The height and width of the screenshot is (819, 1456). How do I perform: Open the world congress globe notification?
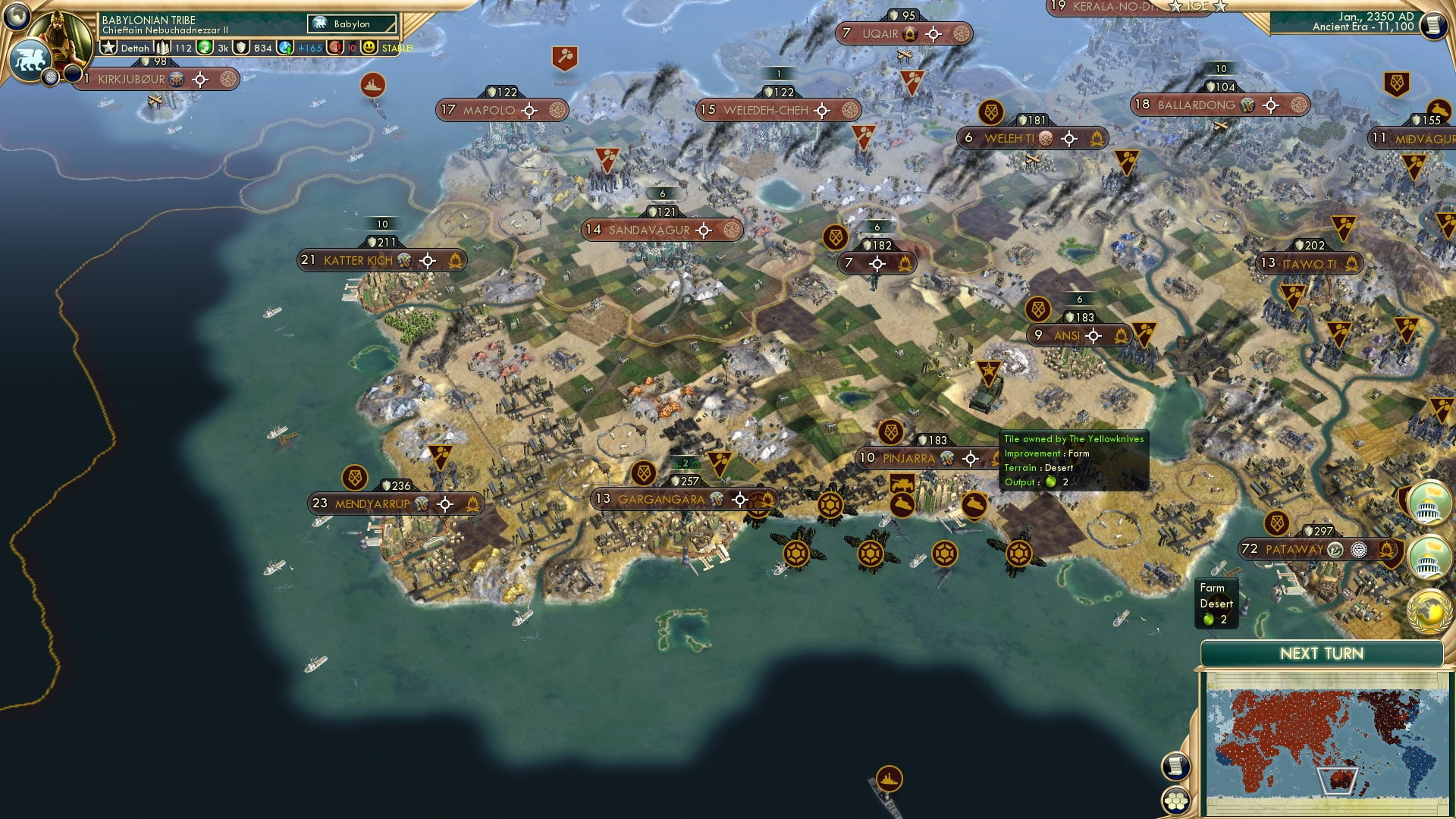point(1429,611)
